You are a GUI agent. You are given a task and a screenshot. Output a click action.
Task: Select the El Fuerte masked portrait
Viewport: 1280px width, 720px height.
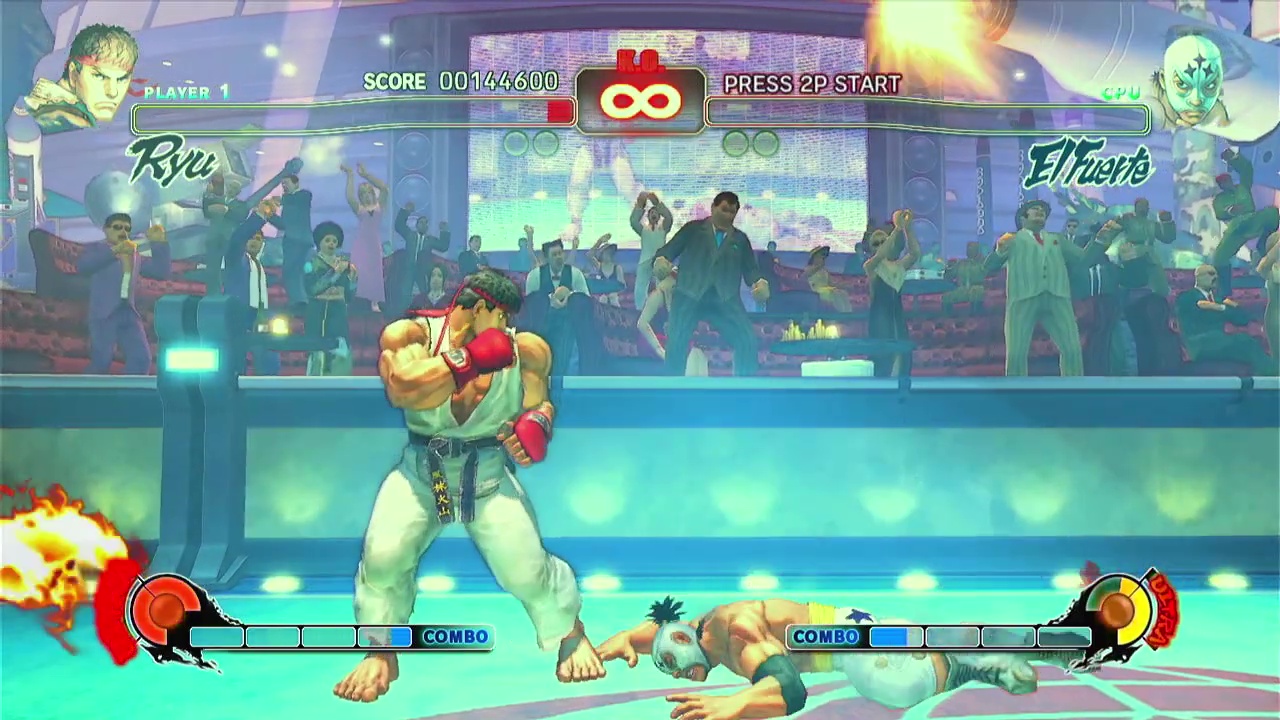click(1195, 82)
